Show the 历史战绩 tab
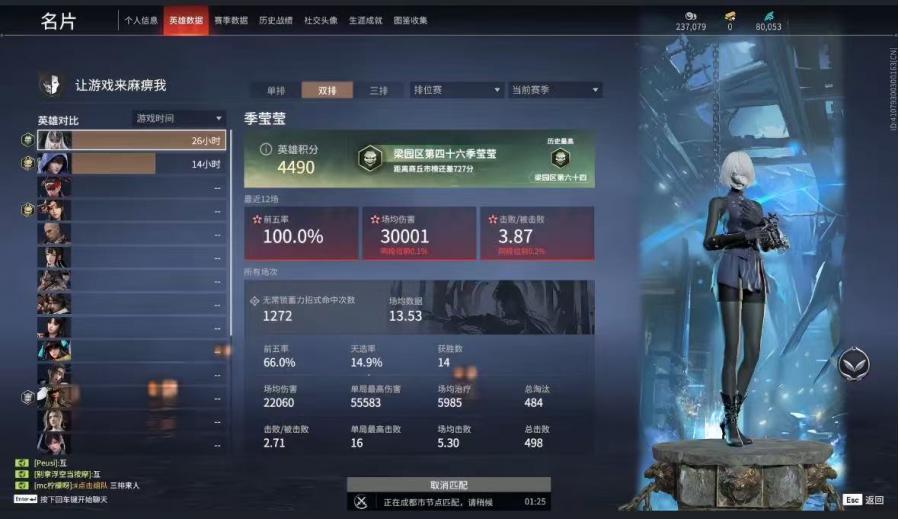The width and height of the screenshot is (900, 519). pos(275,20)
